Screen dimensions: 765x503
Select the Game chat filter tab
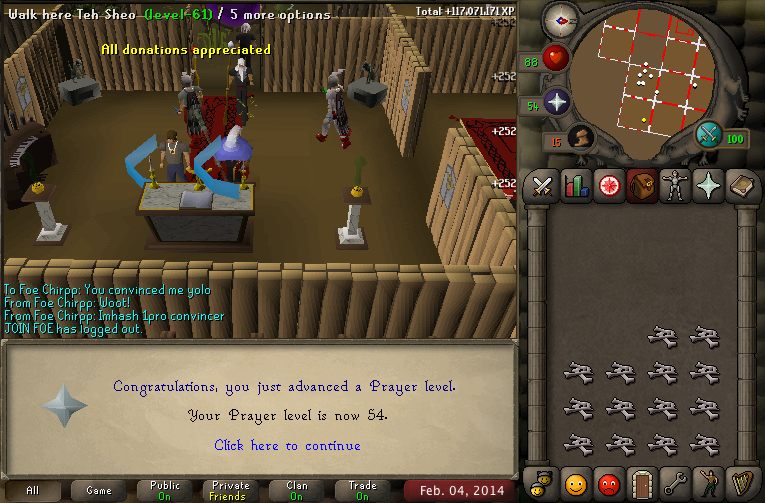point(99,491)
